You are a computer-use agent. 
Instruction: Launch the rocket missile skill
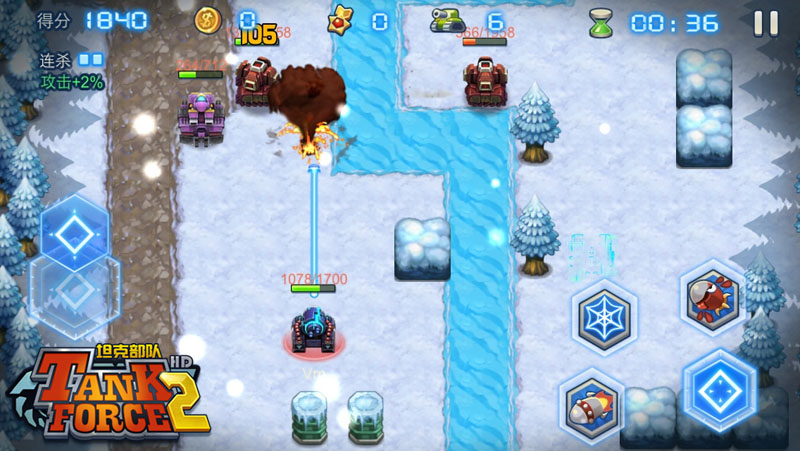coord(592,403)
